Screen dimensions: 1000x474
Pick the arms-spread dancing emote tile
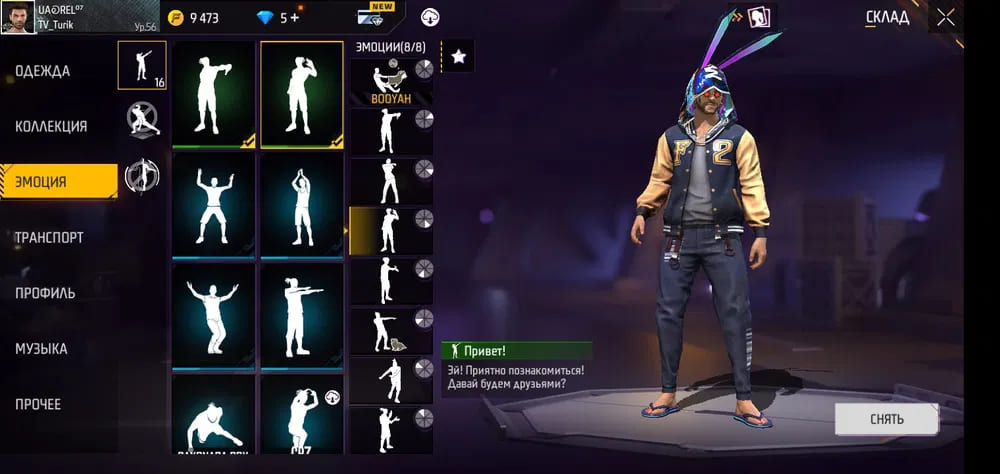pos(214,315)
